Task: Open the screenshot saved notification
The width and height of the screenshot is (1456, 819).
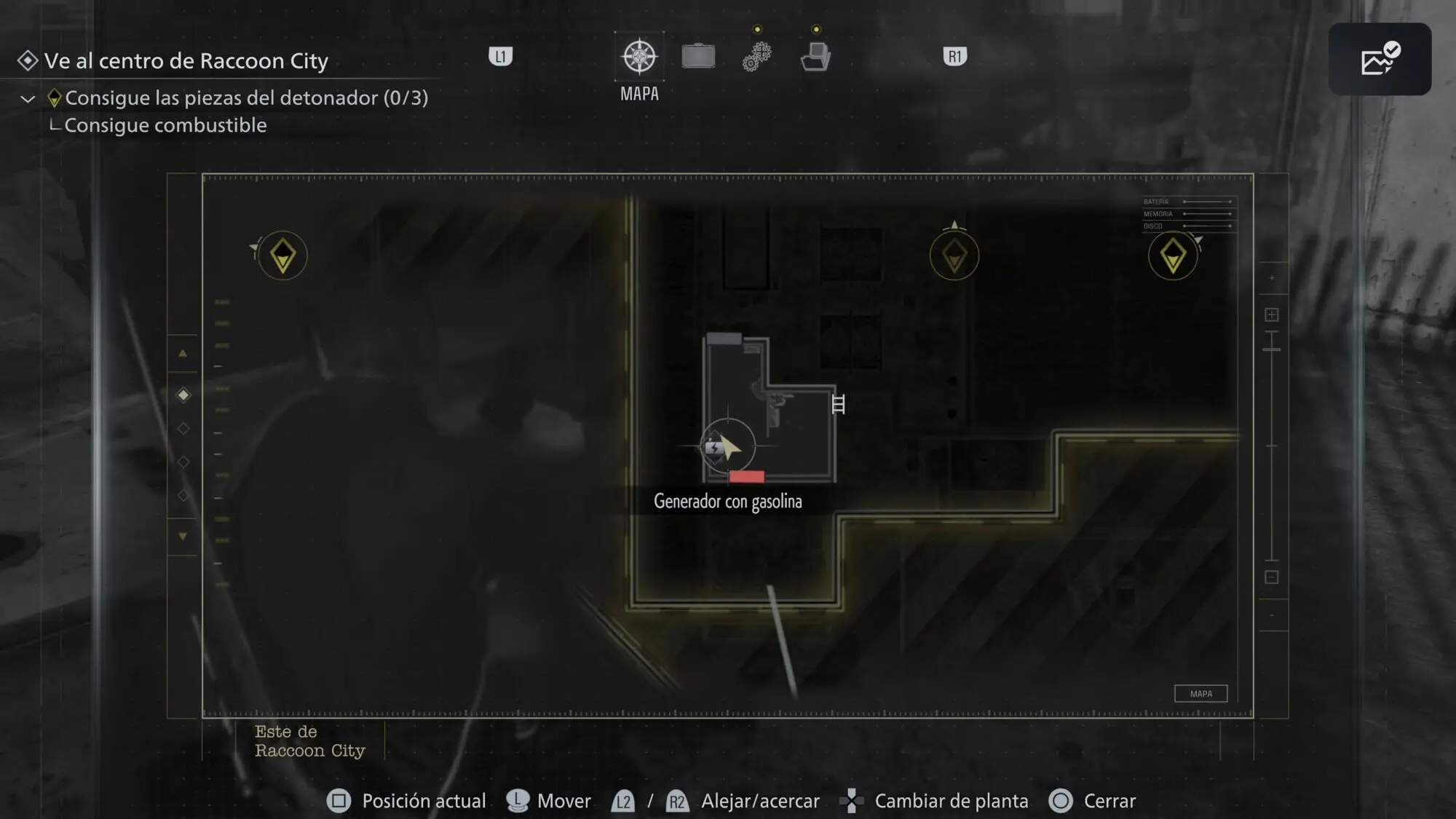Action: (x=1380, y=59)
